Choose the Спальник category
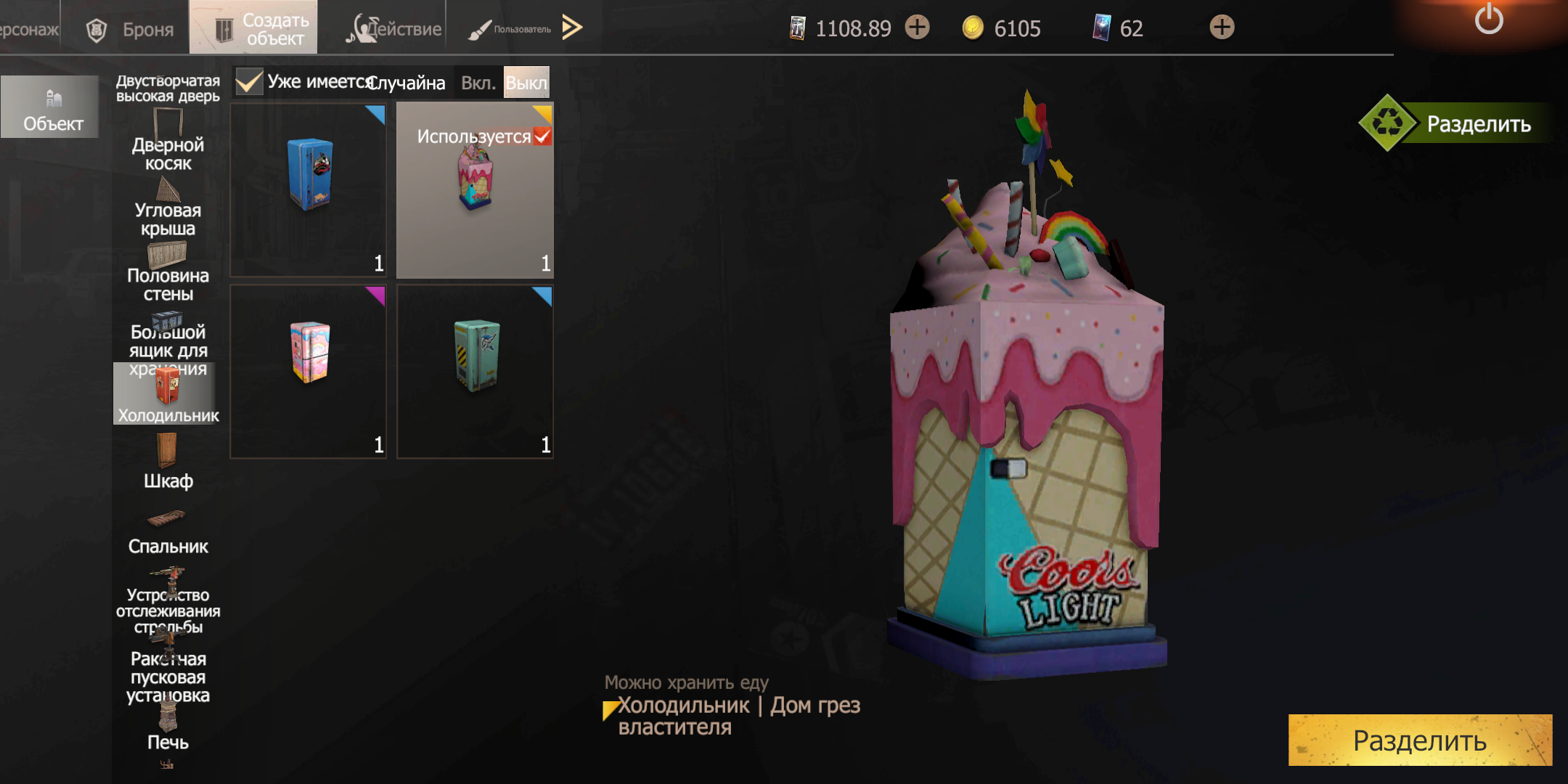 [x=168, y=534]
